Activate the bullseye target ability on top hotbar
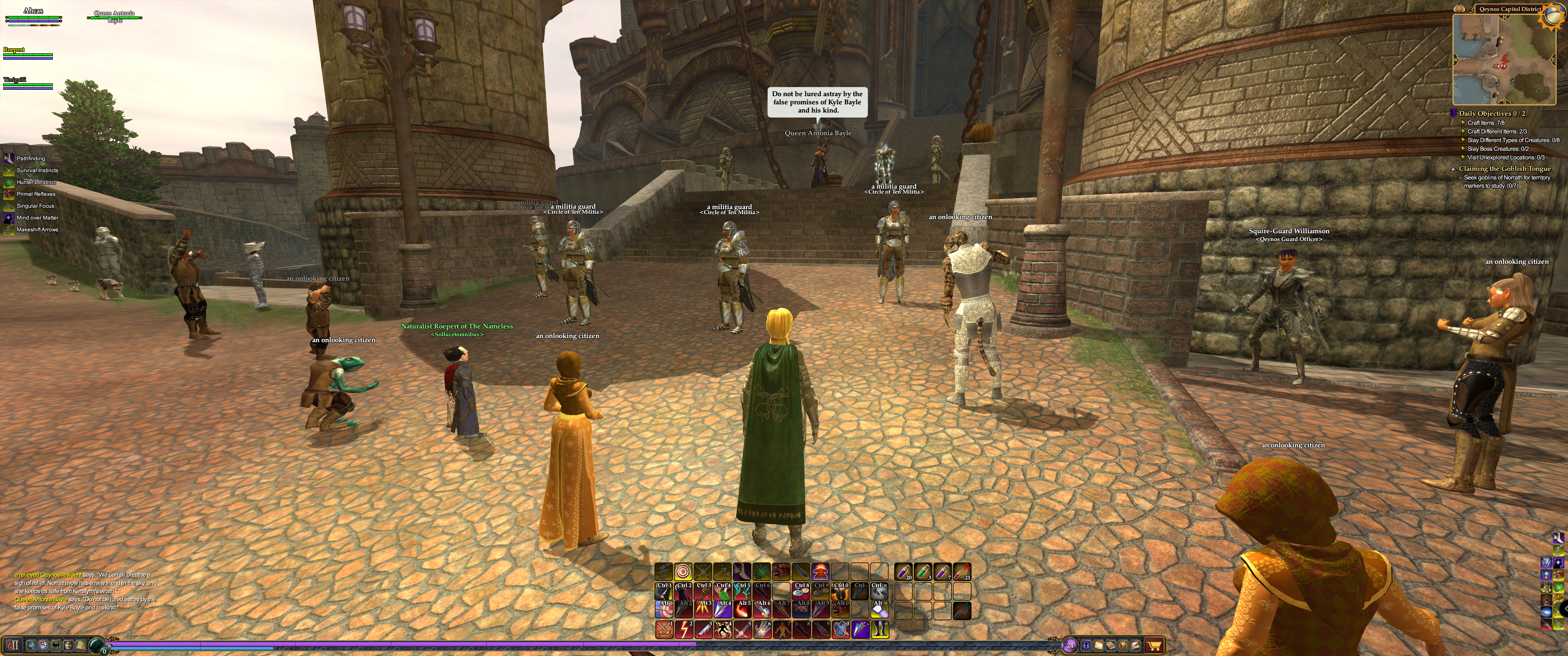The width and height of the screenshot is (1568, 656). point(683,571)
